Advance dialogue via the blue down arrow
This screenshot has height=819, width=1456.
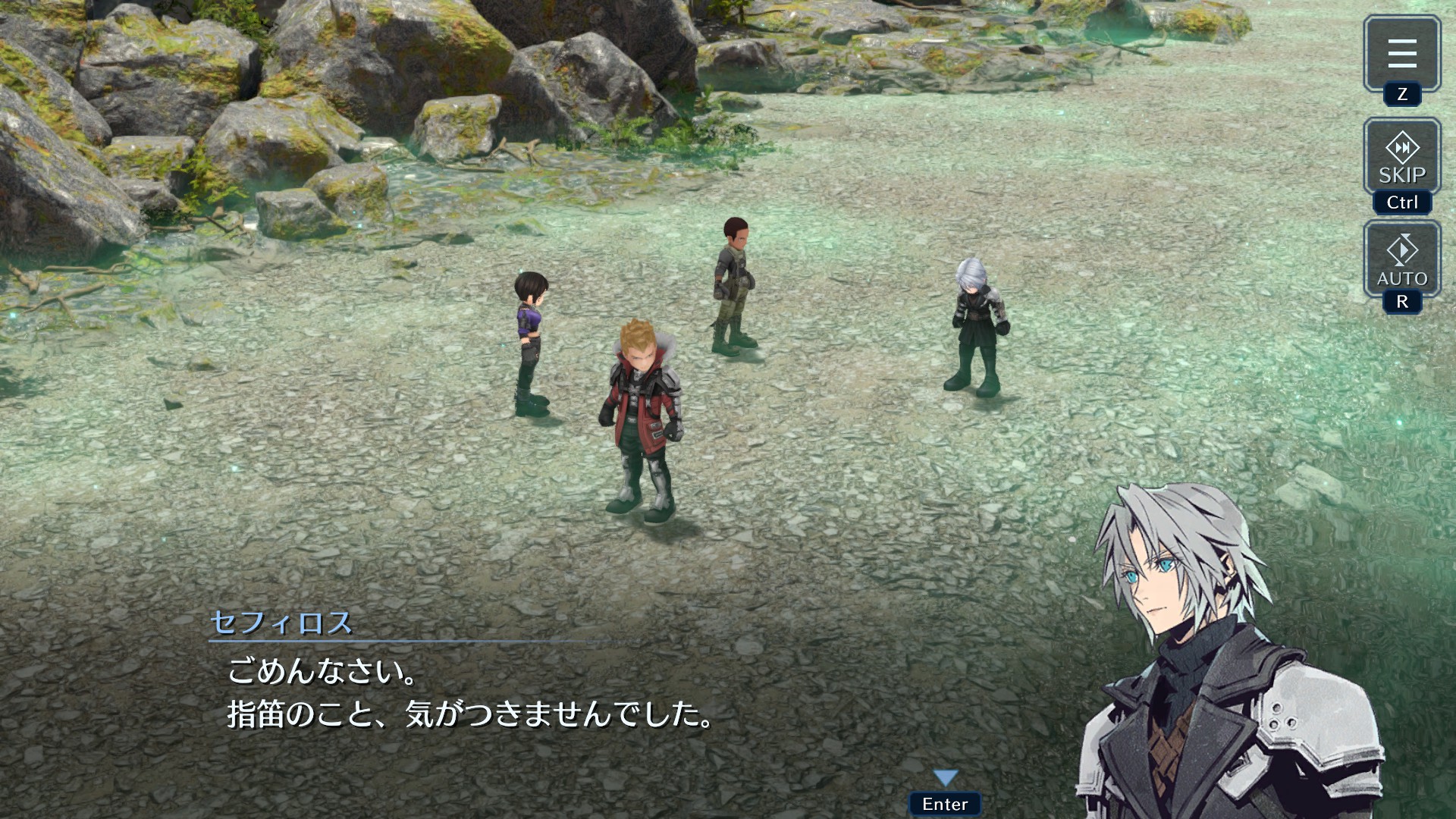click(x=945, y=778)
